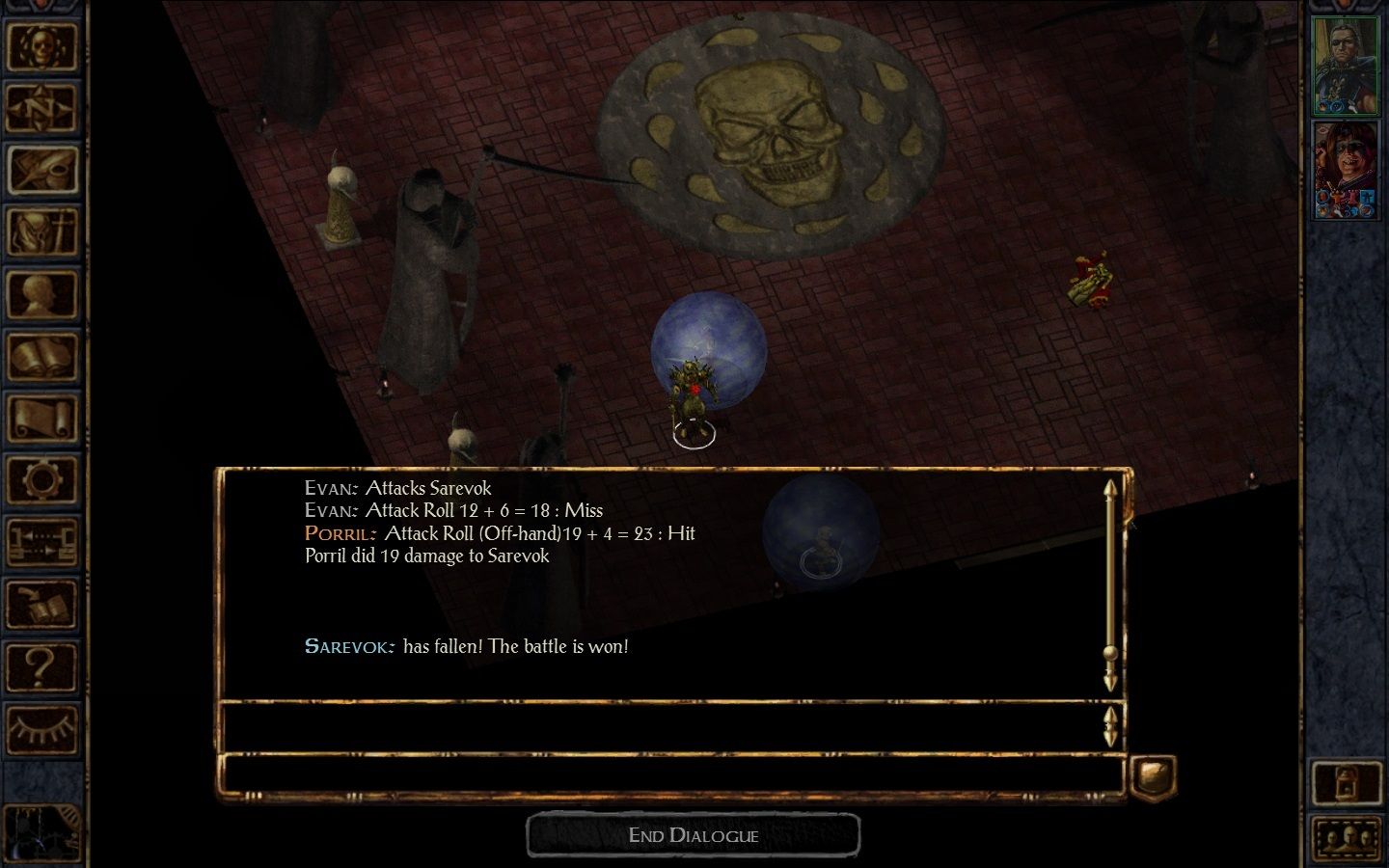The width and height of the screenshot is (1389, 868).
Task: Select the top party member portrait
Action: click(1346, 66)
